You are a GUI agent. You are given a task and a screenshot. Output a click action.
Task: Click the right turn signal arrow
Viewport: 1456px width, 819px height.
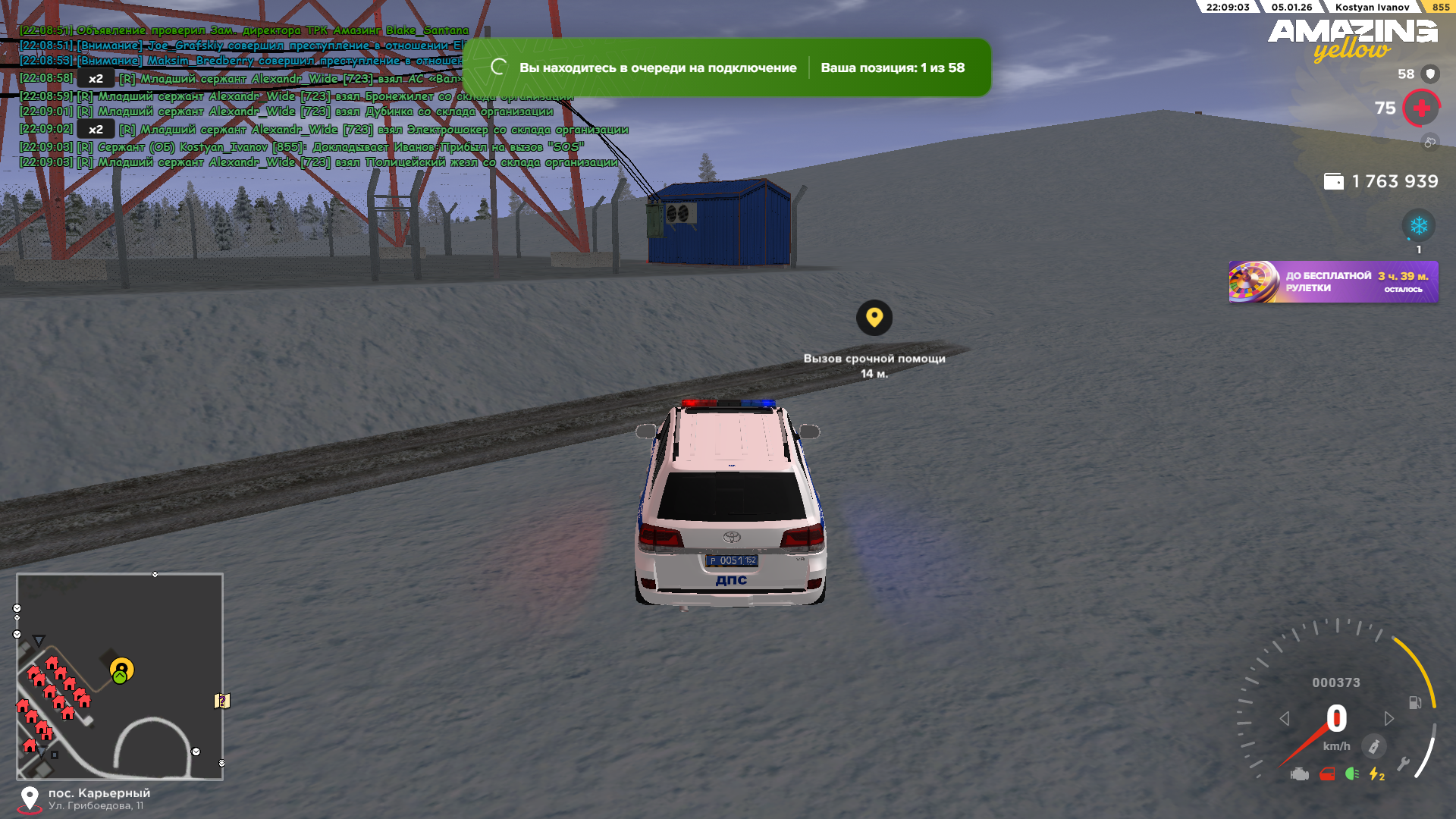[1389, 718]
